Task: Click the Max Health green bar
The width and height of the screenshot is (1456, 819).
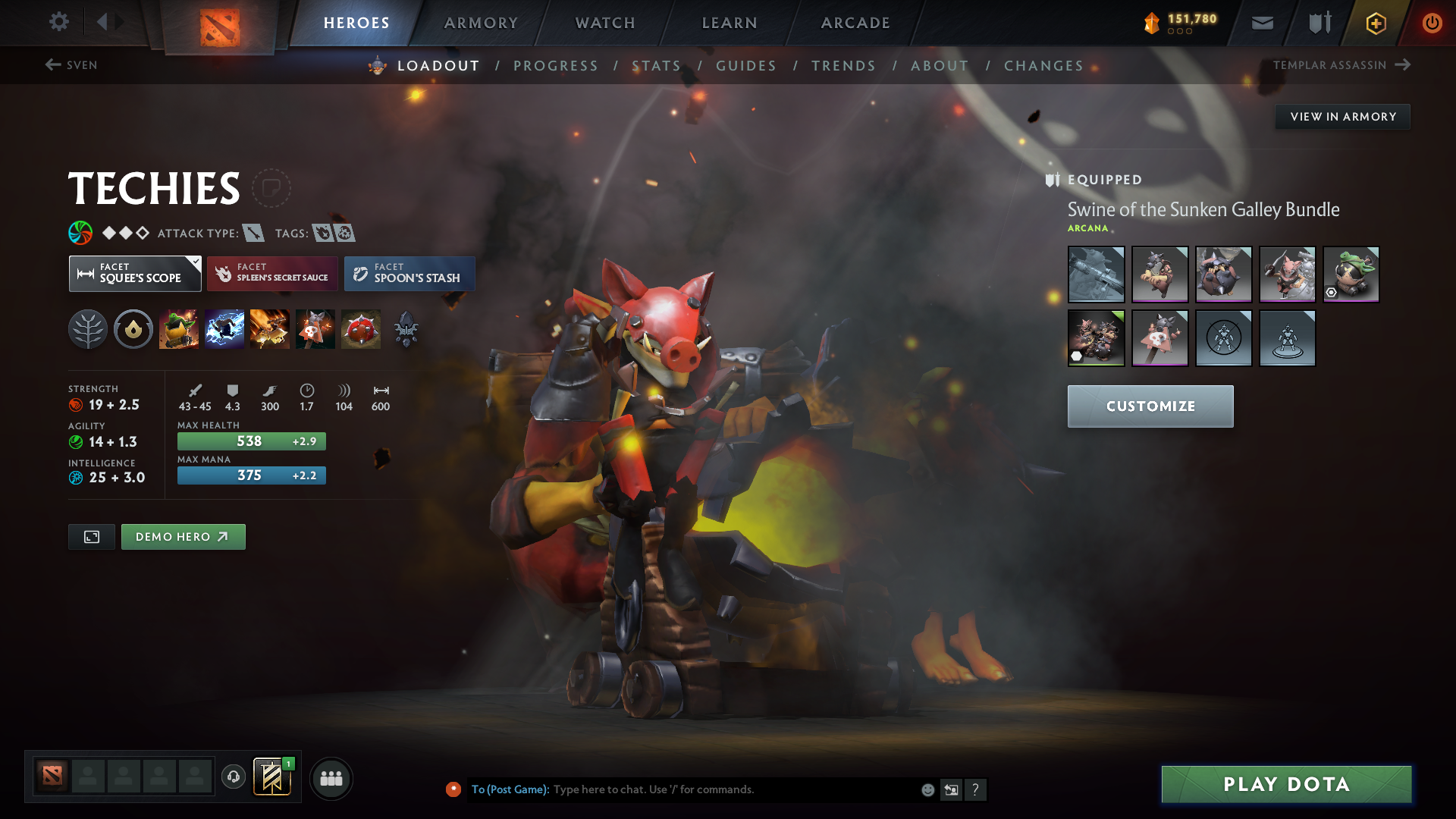Action: (251, 441)
